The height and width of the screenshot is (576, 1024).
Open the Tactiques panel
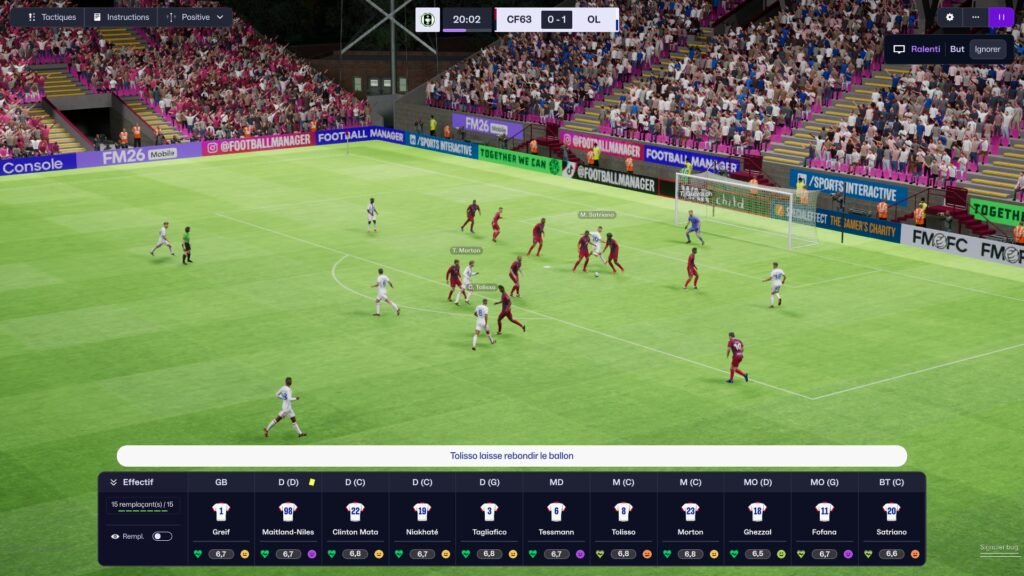[50, 17]
